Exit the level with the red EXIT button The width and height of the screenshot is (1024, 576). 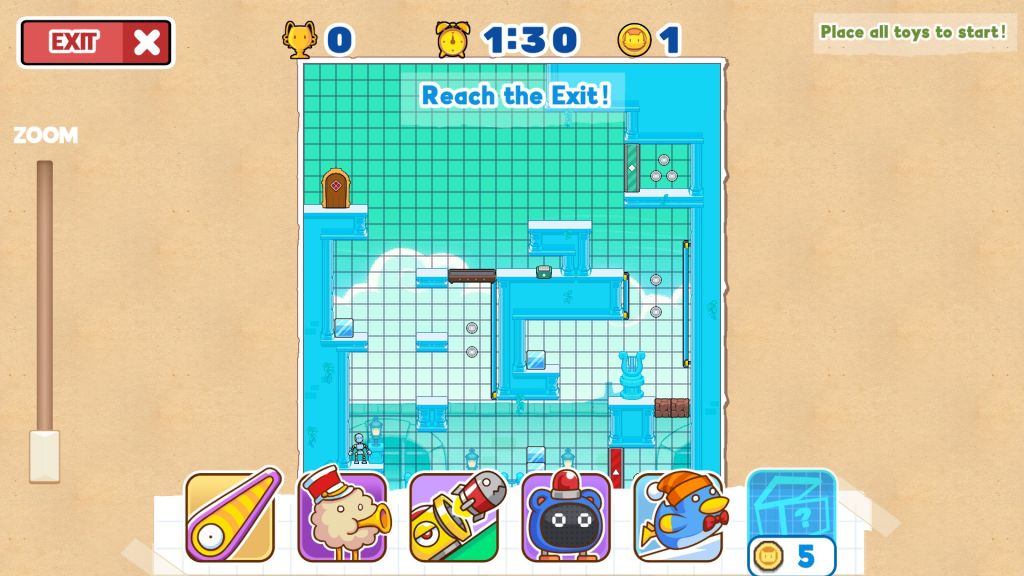pos(96,42)
